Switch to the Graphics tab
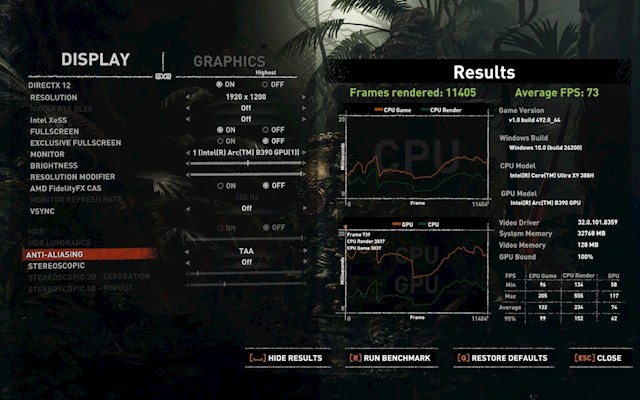 pos(229,61)
